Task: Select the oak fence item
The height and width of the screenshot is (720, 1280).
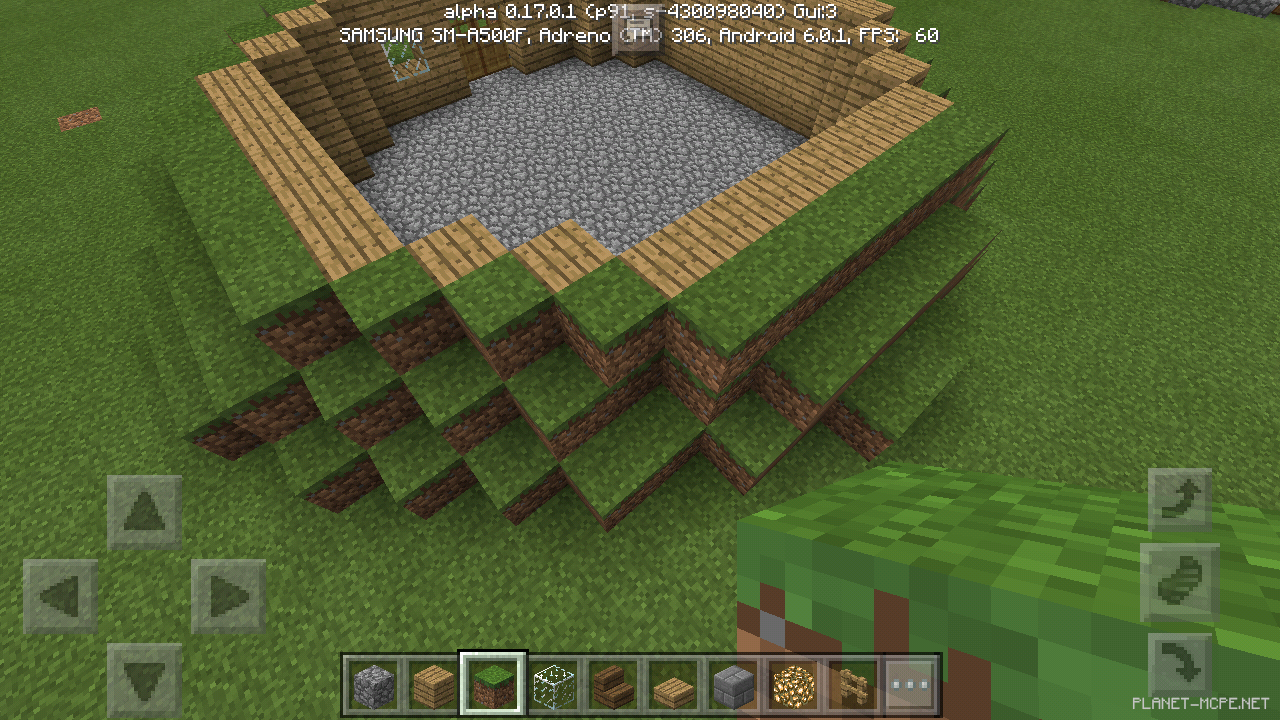Action: click(x=854, y=685)
